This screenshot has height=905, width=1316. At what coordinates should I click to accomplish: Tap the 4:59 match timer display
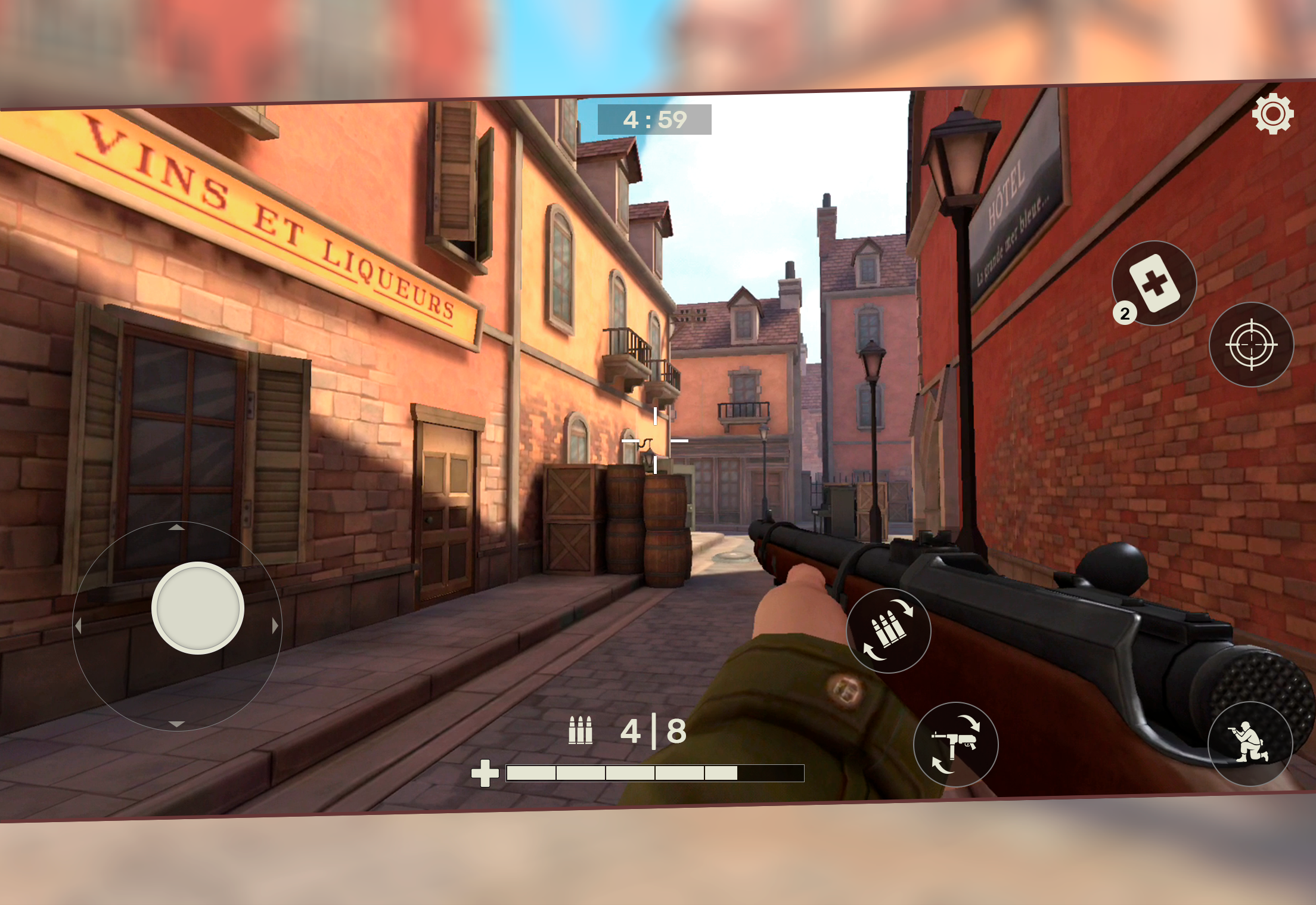(654, 119)
